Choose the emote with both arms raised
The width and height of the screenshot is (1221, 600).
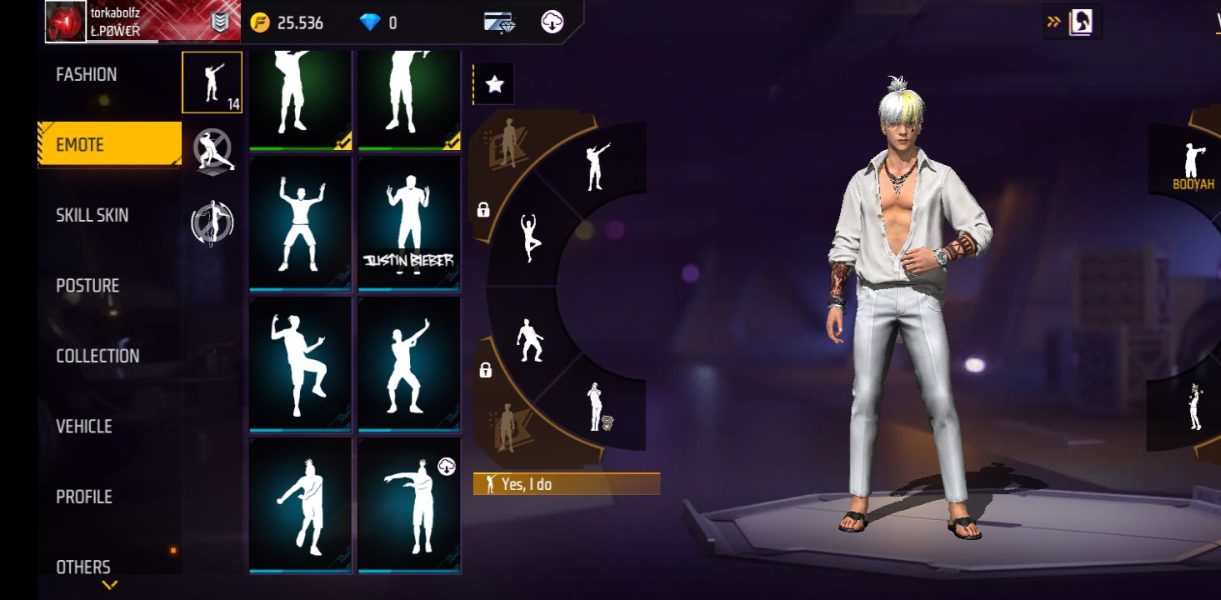click(299, 223)
